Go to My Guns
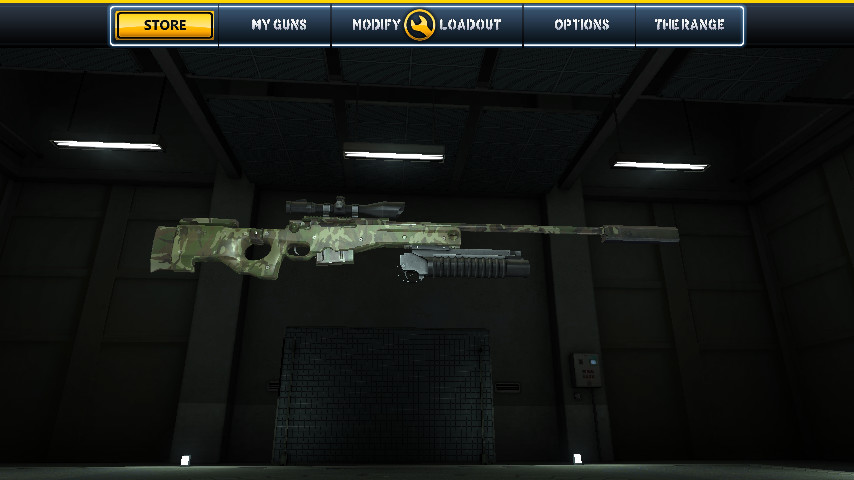 point(279,25)
